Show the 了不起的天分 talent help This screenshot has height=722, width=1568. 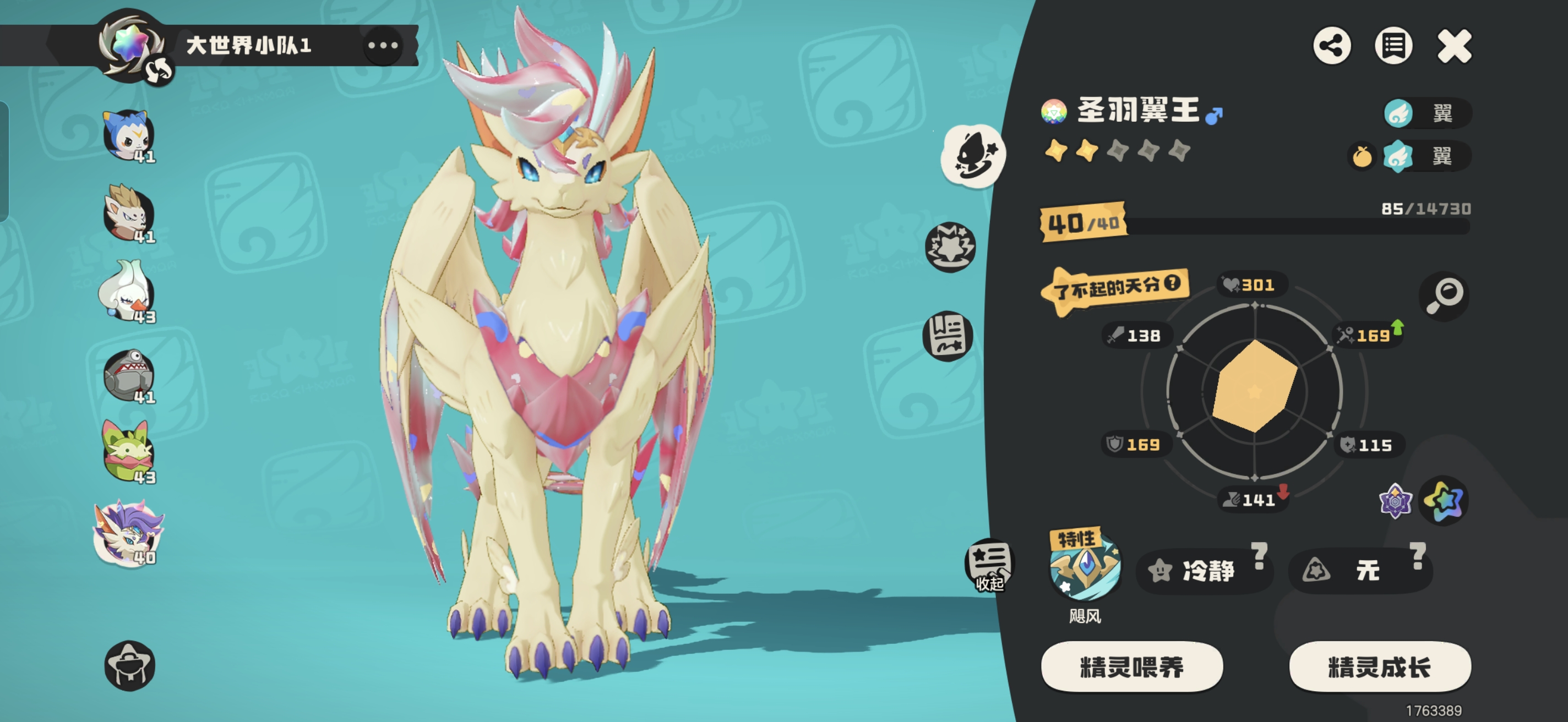[x=1172, y=283]
